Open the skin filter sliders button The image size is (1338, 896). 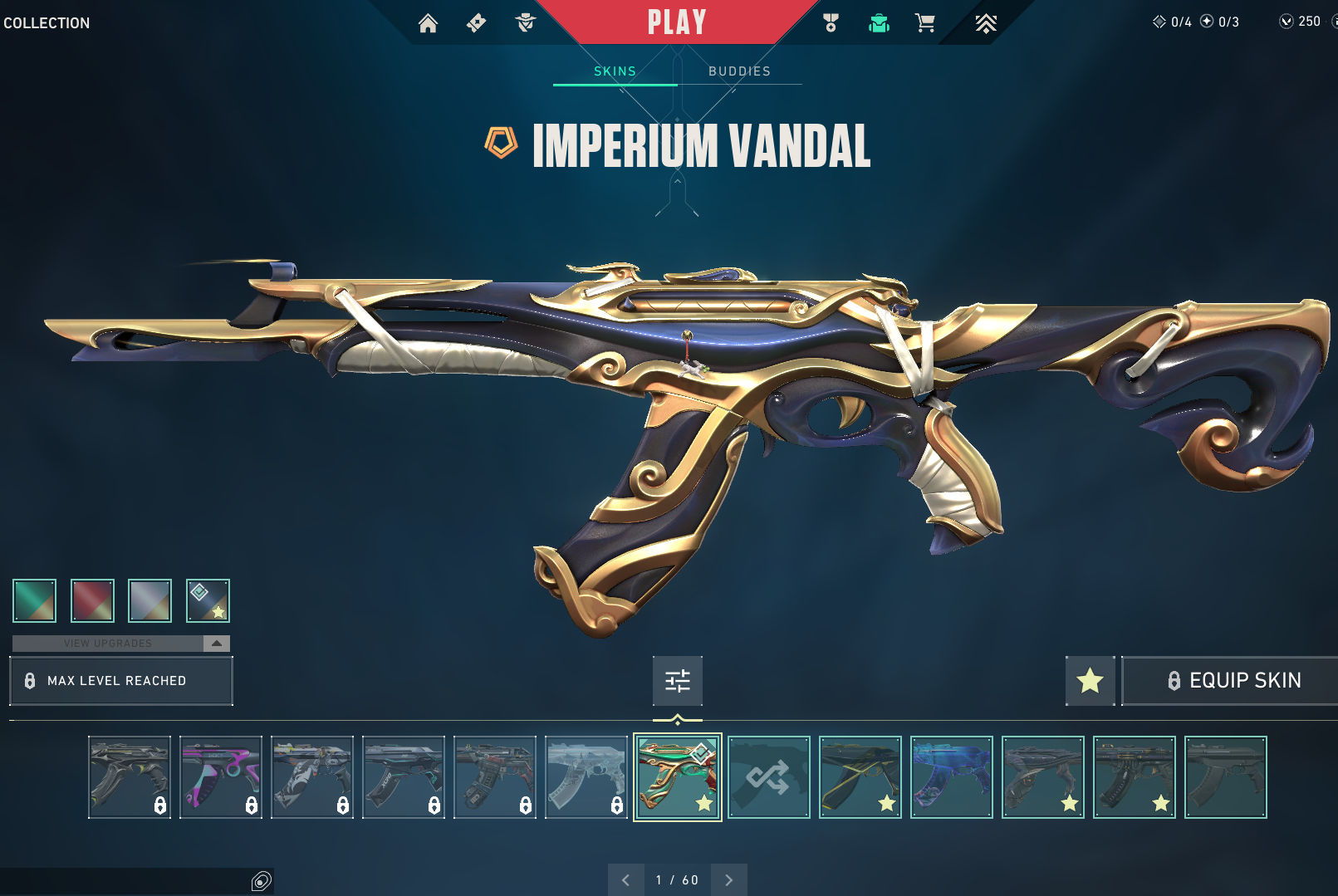[678, 681]
